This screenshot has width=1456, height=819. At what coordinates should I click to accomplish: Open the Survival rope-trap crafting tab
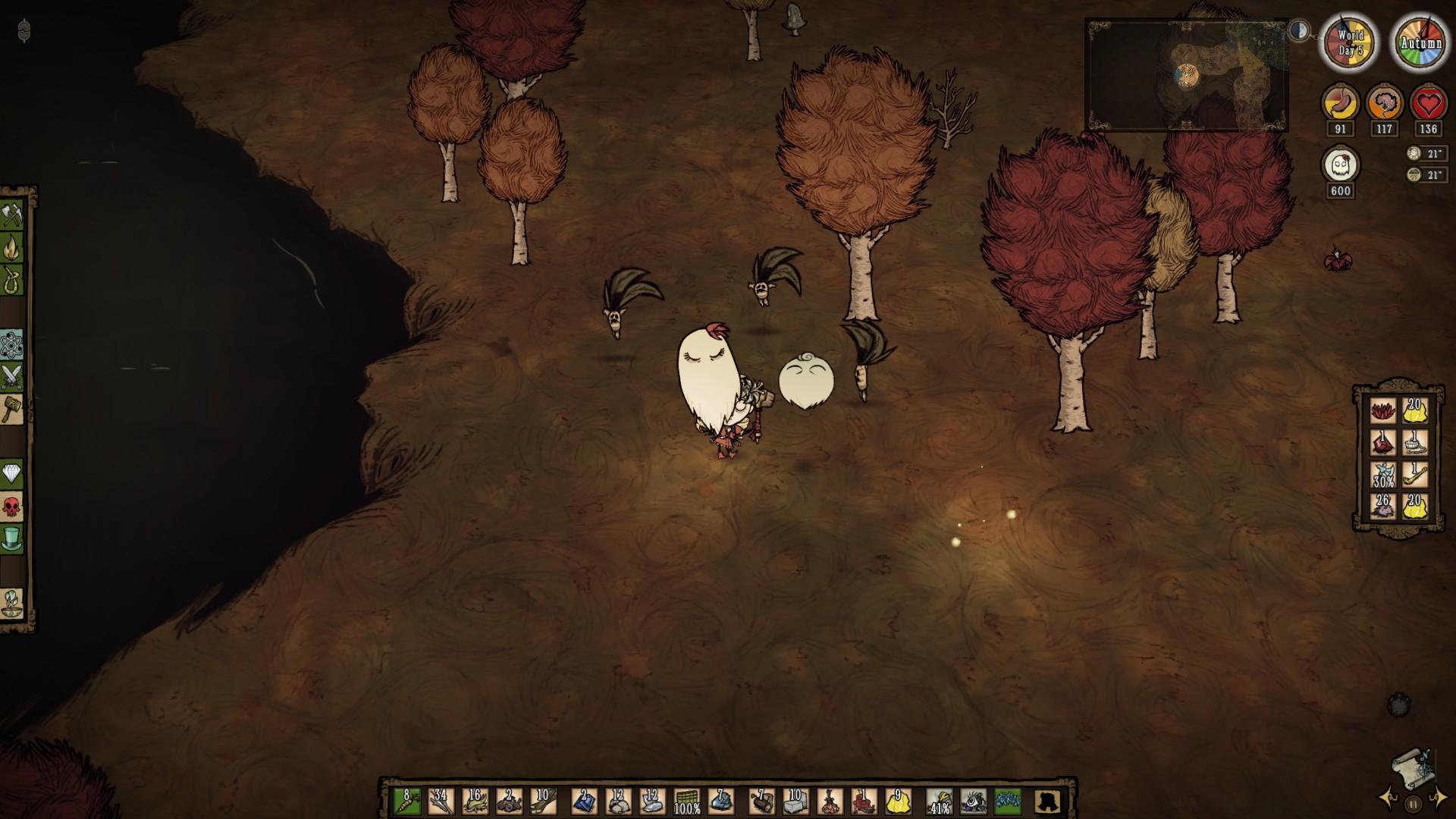point(13,279)
